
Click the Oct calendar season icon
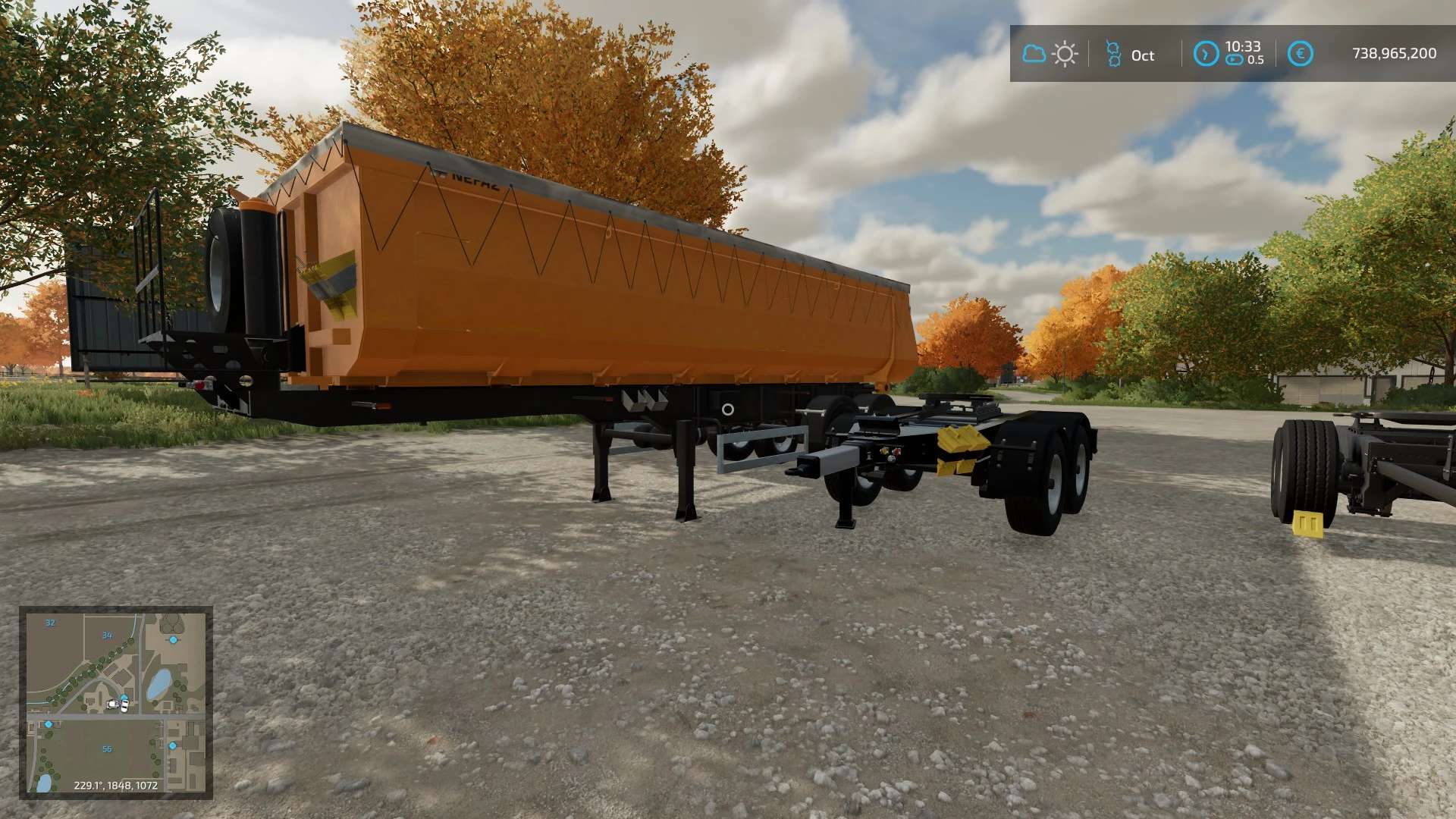(x=1113, y=54)
